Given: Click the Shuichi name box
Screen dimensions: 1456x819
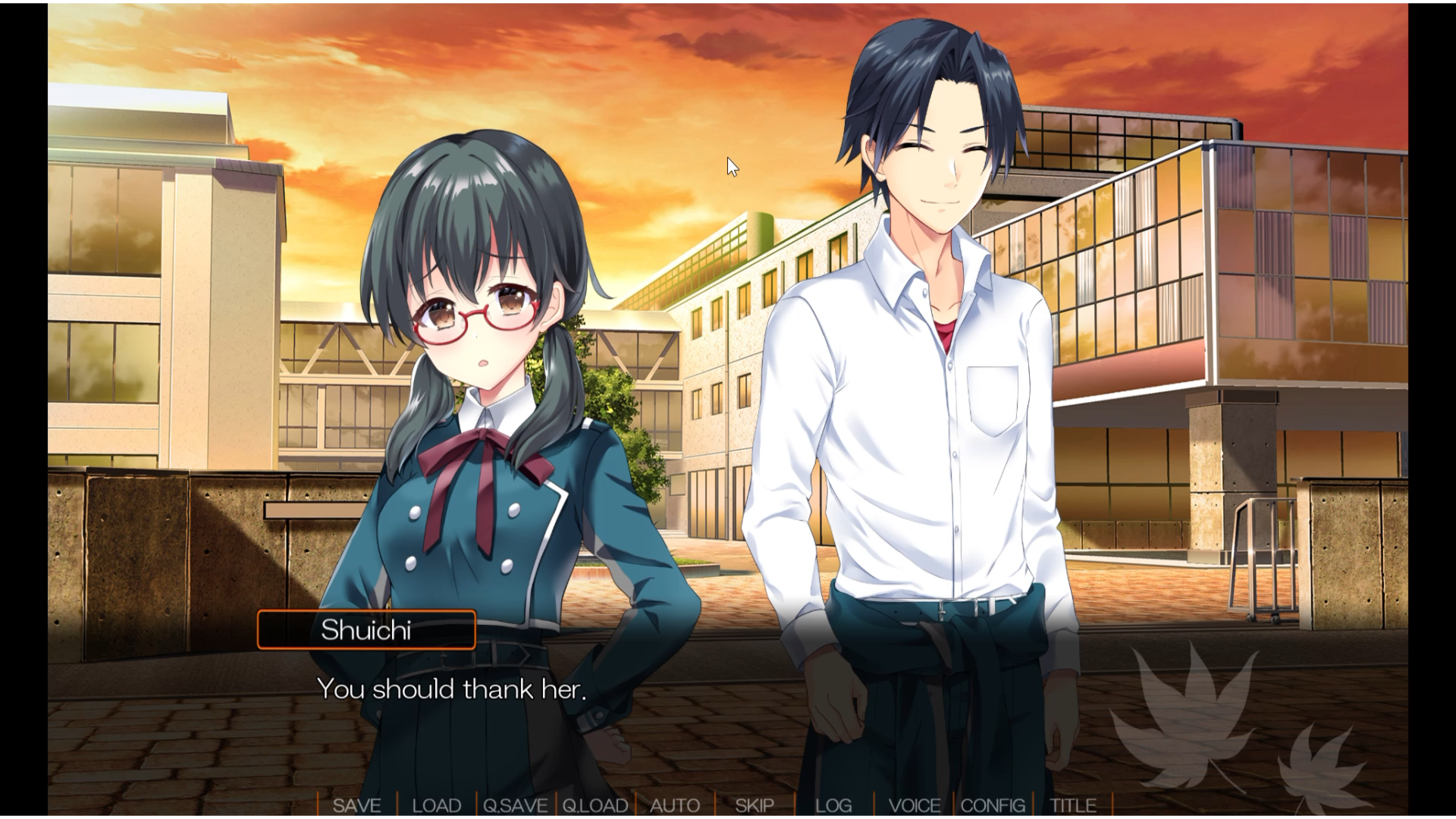Looking at the screenshot, I should (x=366, y=630).
